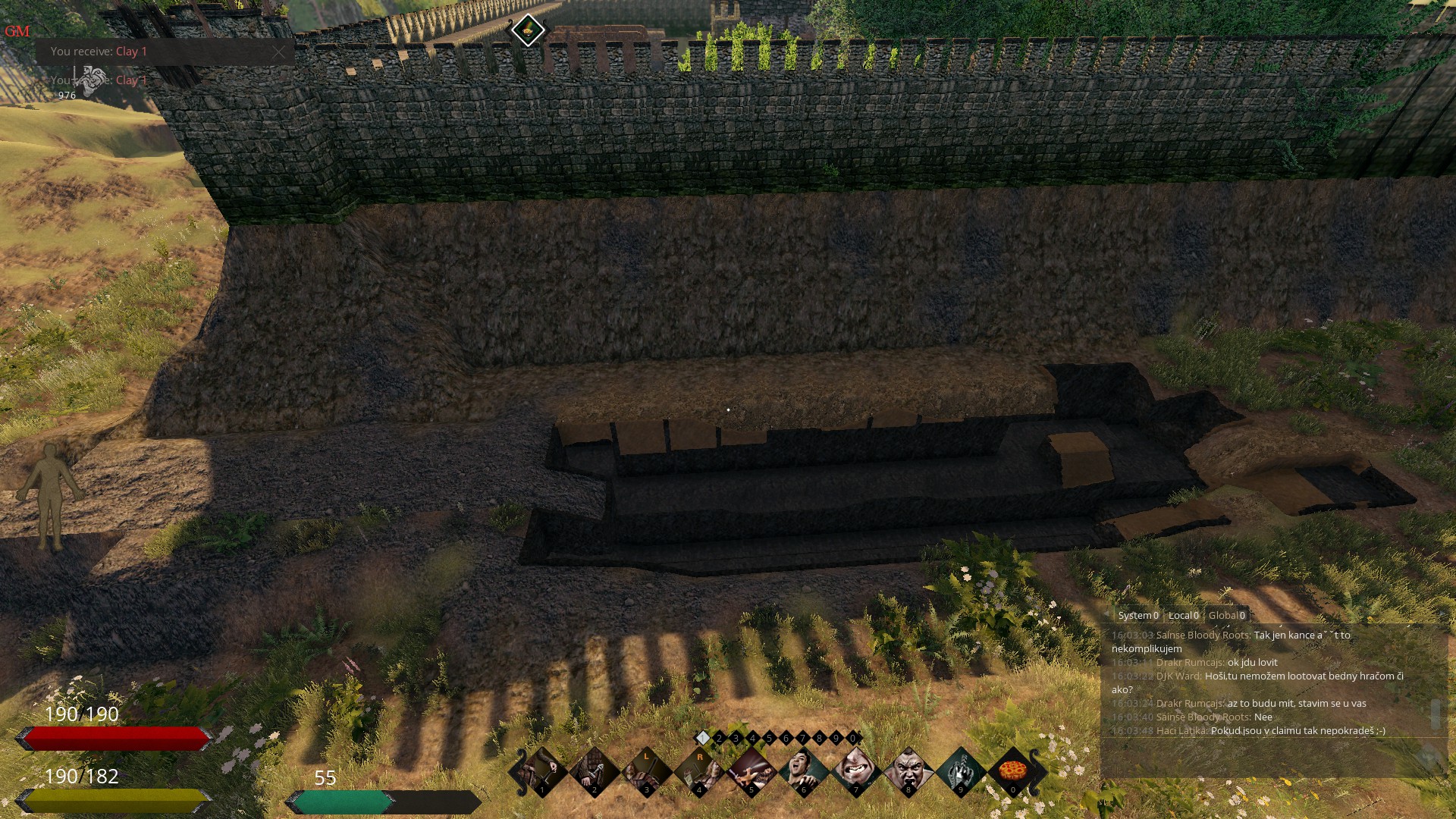Activate the gritted teeth ability in slot 7
Image resolution: width=1456 pixels, height=819 pixels.
pos(855,771)
